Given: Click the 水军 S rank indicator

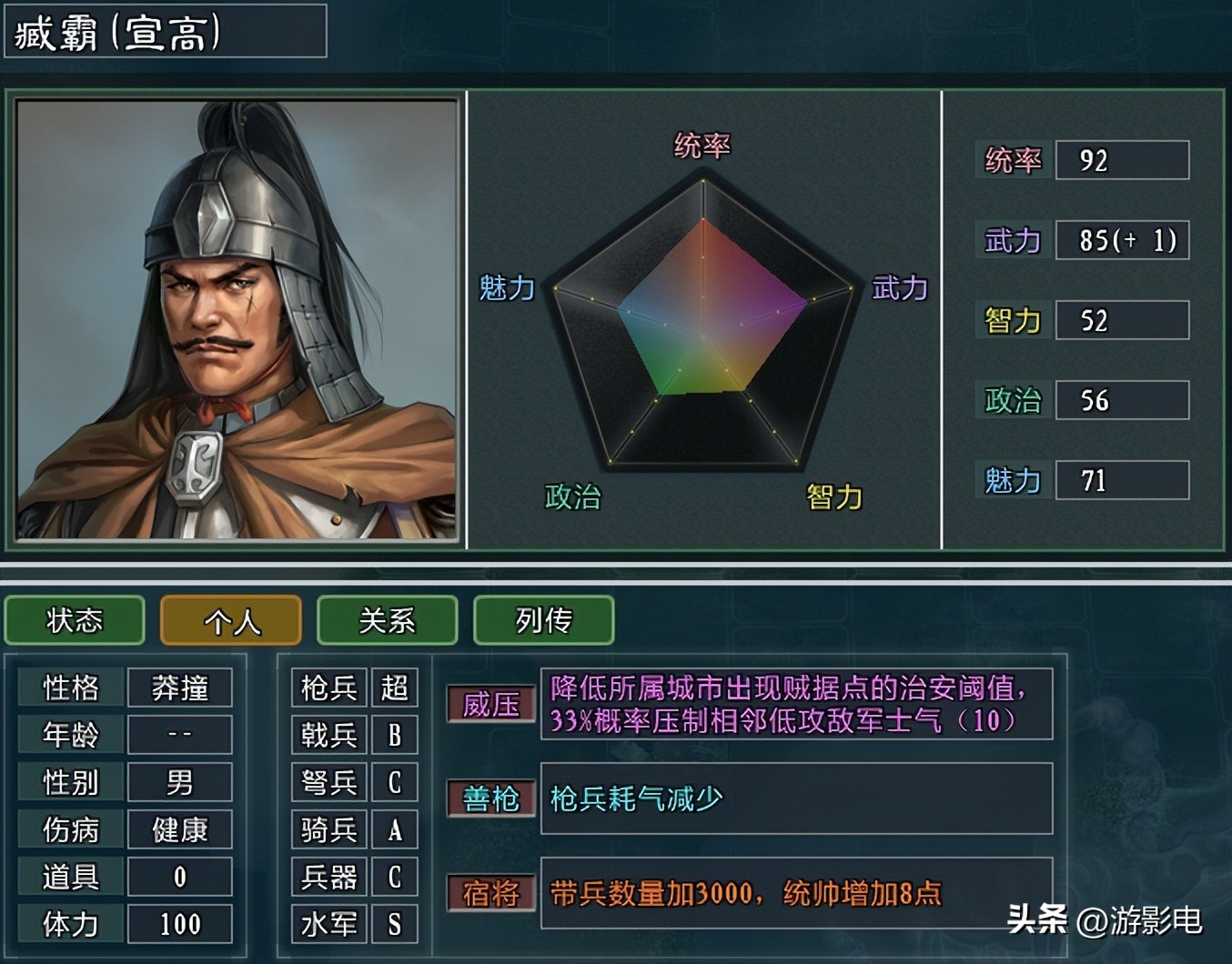Looking at the screenshot, I should pos(394,925).
